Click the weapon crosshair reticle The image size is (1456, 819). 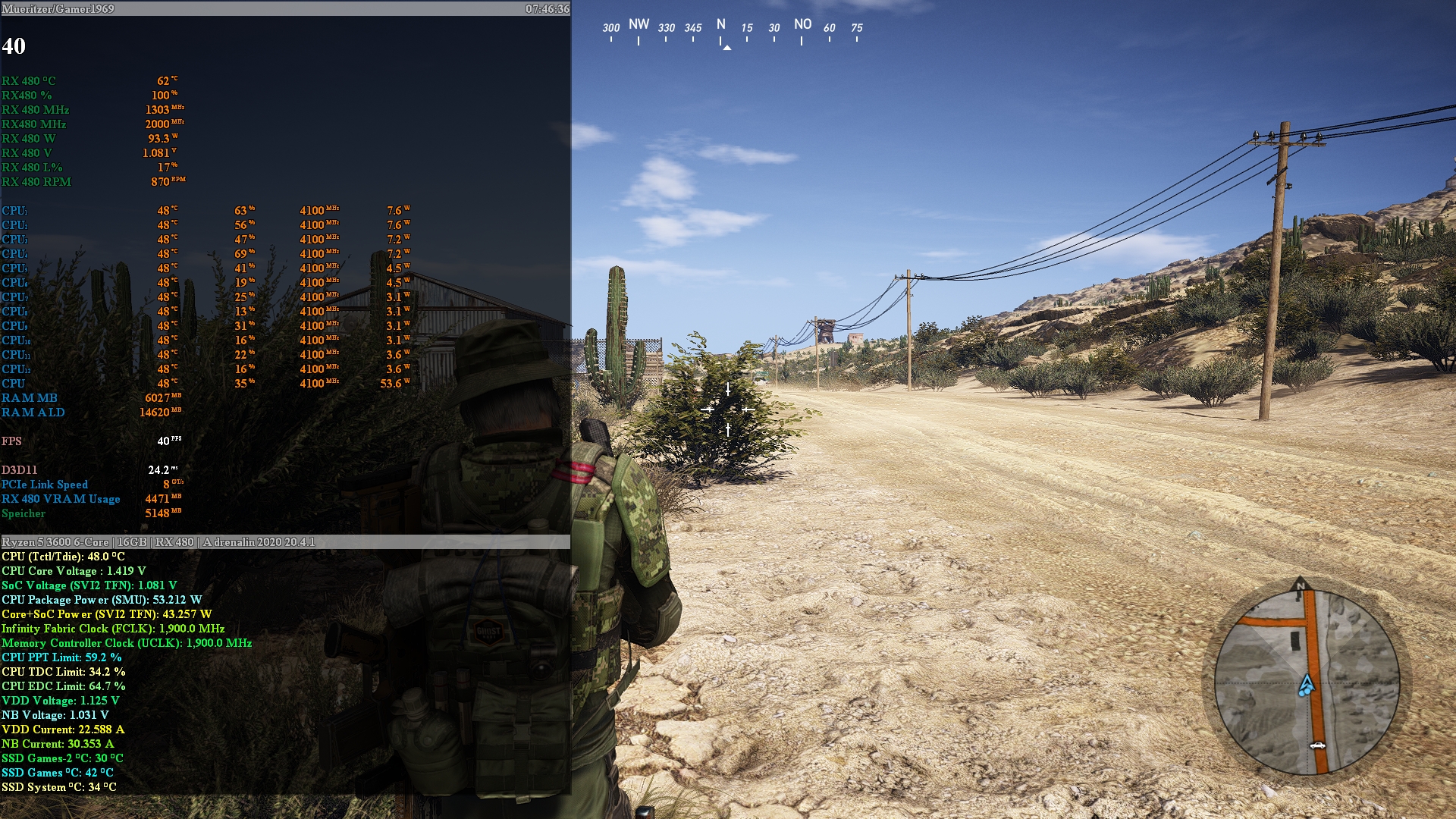726,409
